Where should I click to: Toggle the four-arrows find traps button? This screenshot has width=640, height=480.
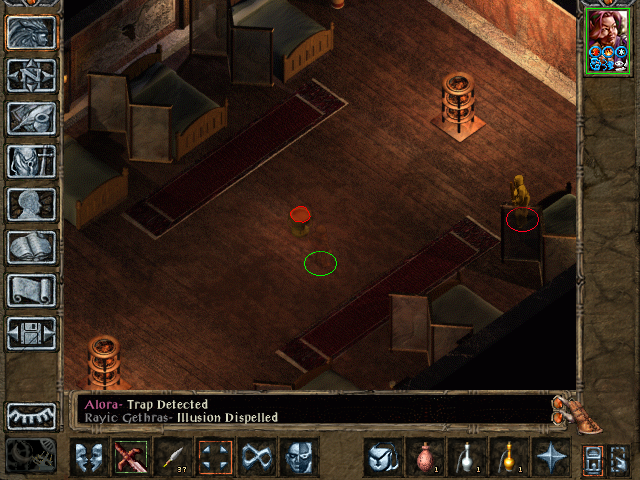(x=216, y=458)
